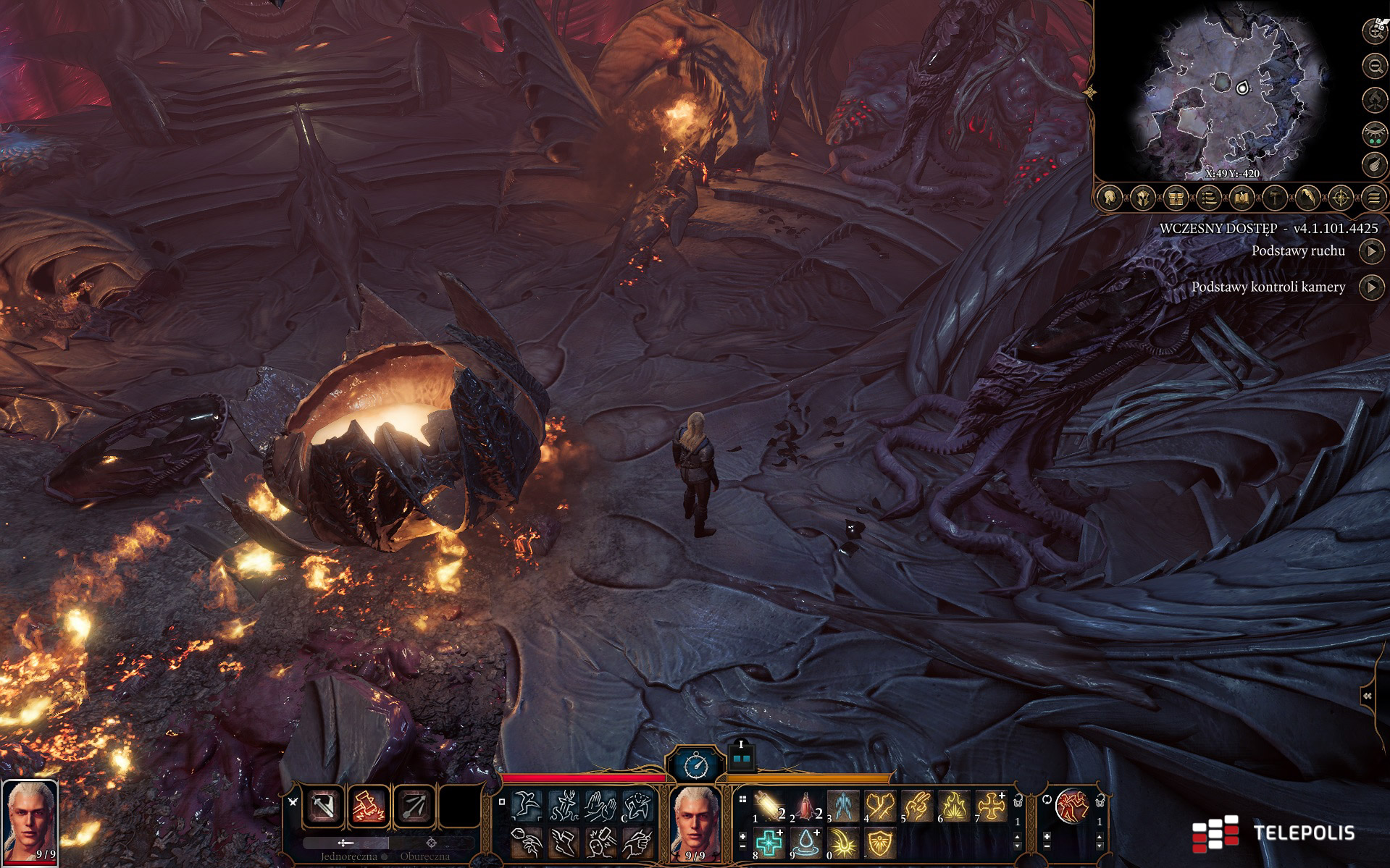The width and height of the screenshot is (1390, 868).
Task: Cast the flame spell in slot 6
Action: pos(953,806)
